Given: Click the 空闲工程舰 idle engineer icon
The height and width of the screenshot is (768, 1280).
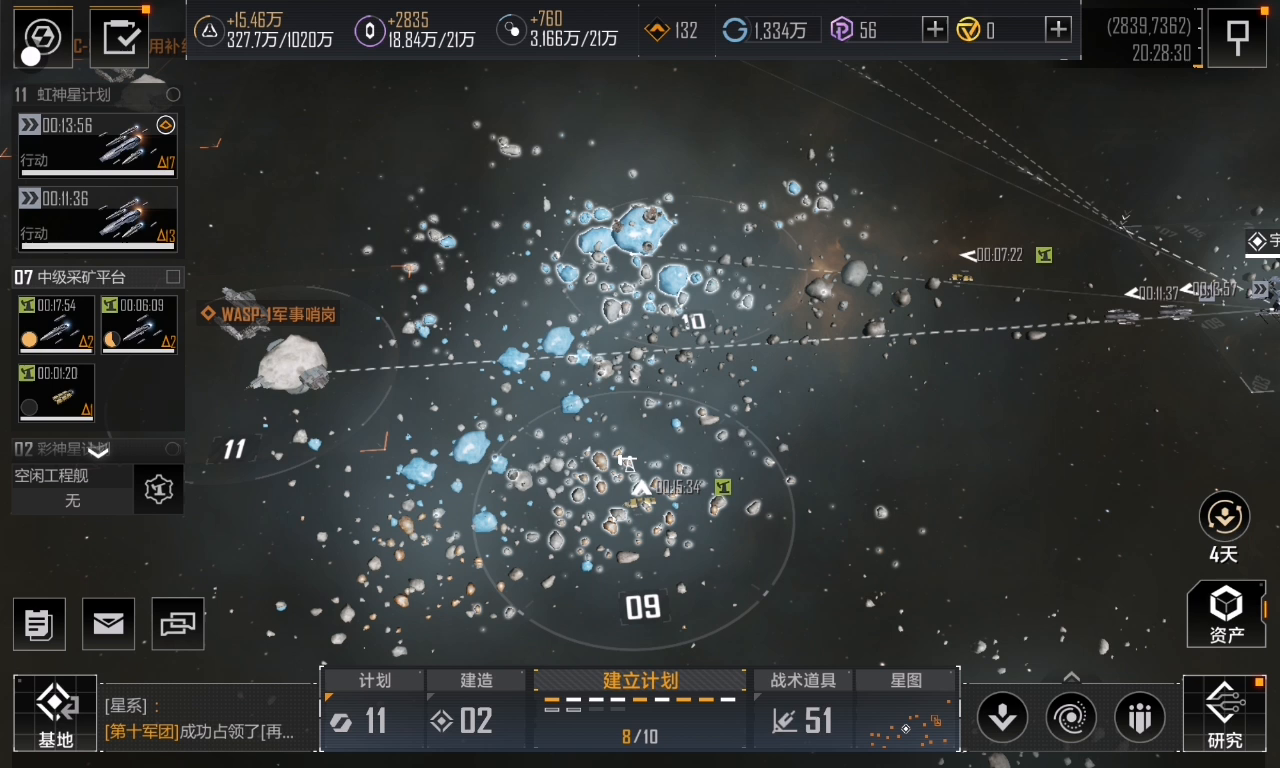Looking at the screenshot, I should pyautogui.click(x=158, y=489).
